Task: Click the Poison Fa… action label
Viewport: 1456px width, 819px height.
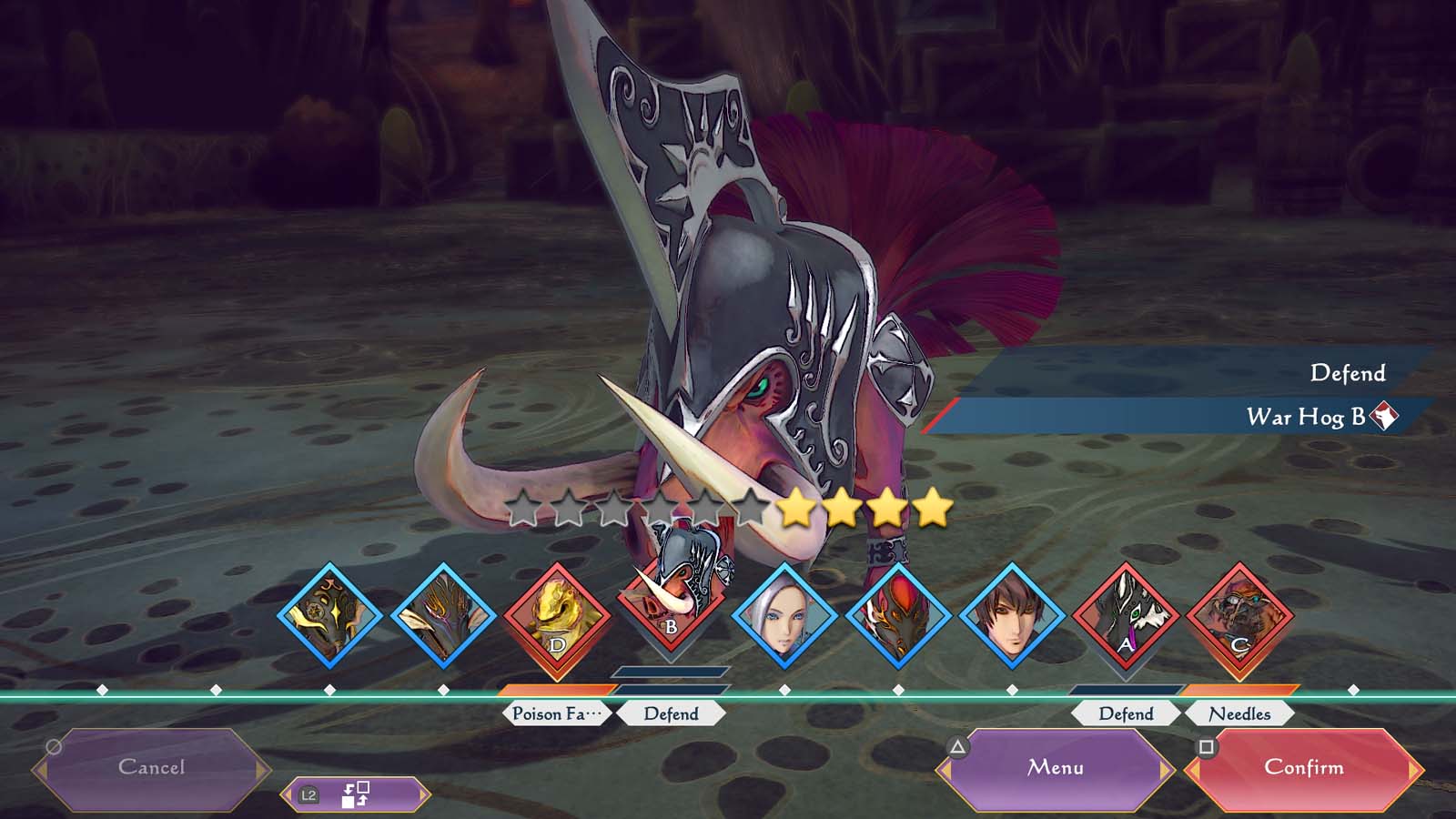Action: [557, 714]
